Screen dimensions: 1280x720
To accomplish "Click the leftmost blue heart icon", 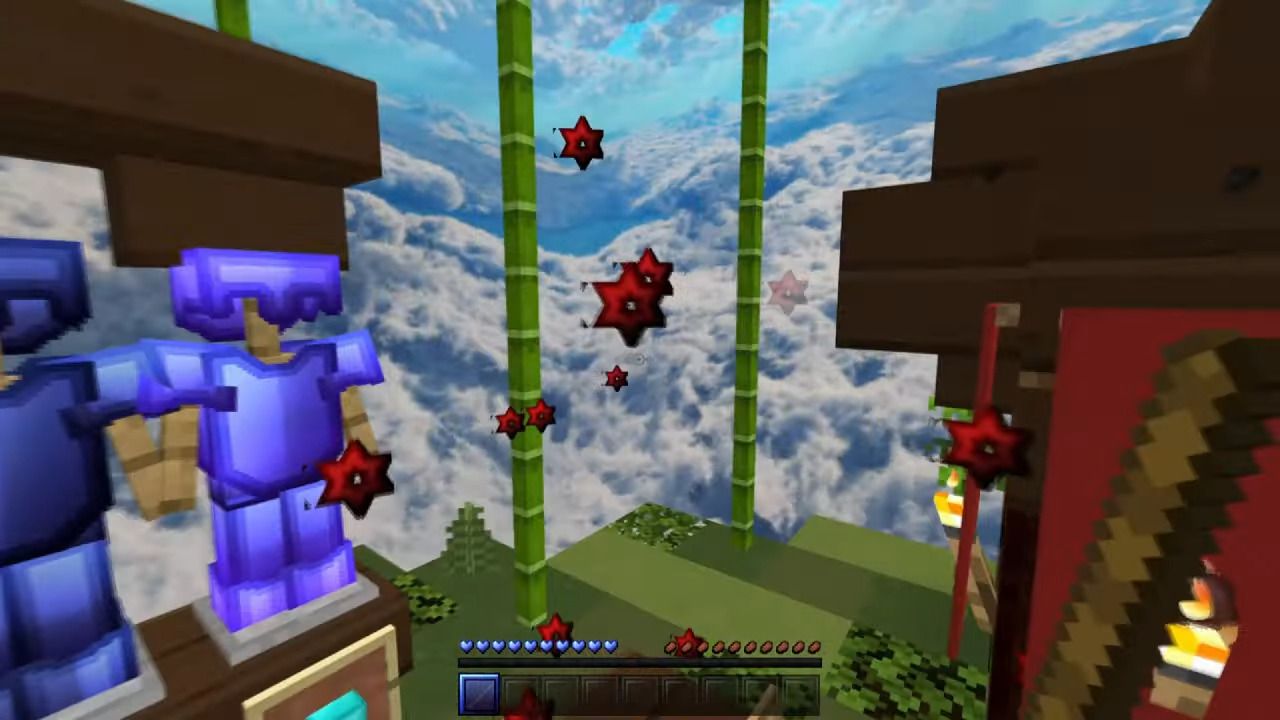I will tap(466, 645).
